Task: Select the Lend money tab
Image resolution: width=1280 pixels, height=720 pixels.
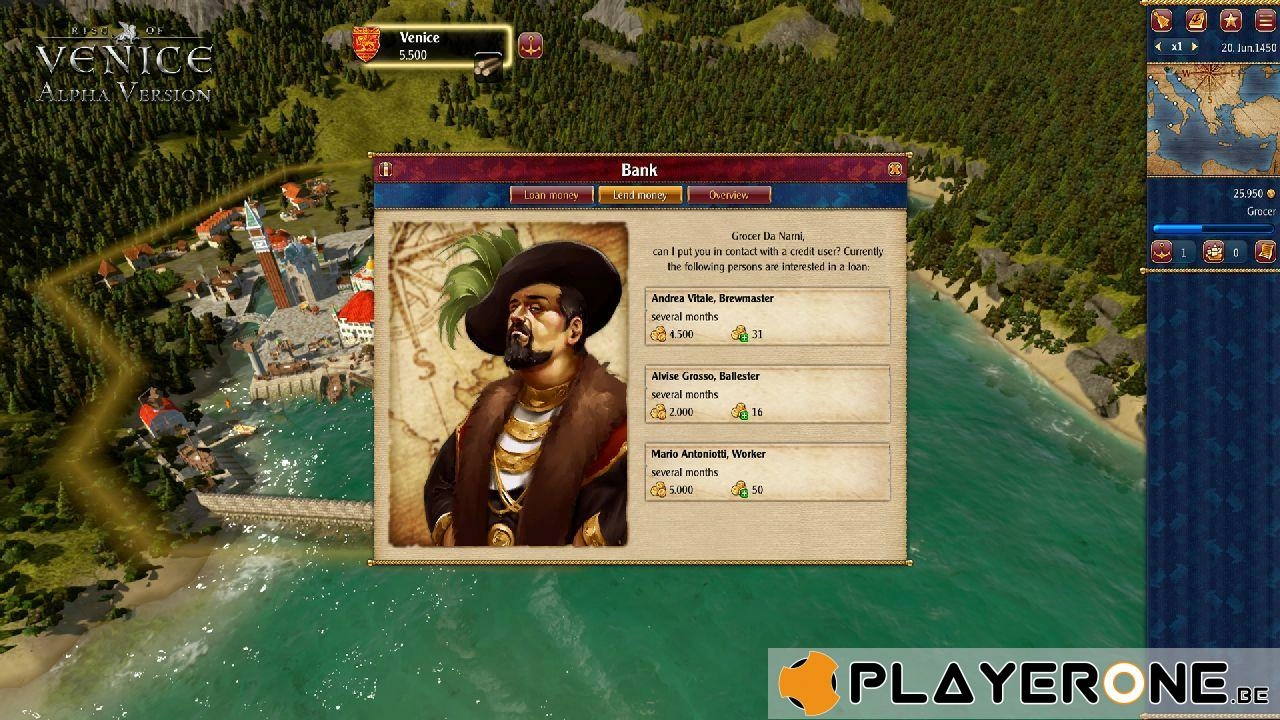Action: (640, 195)
